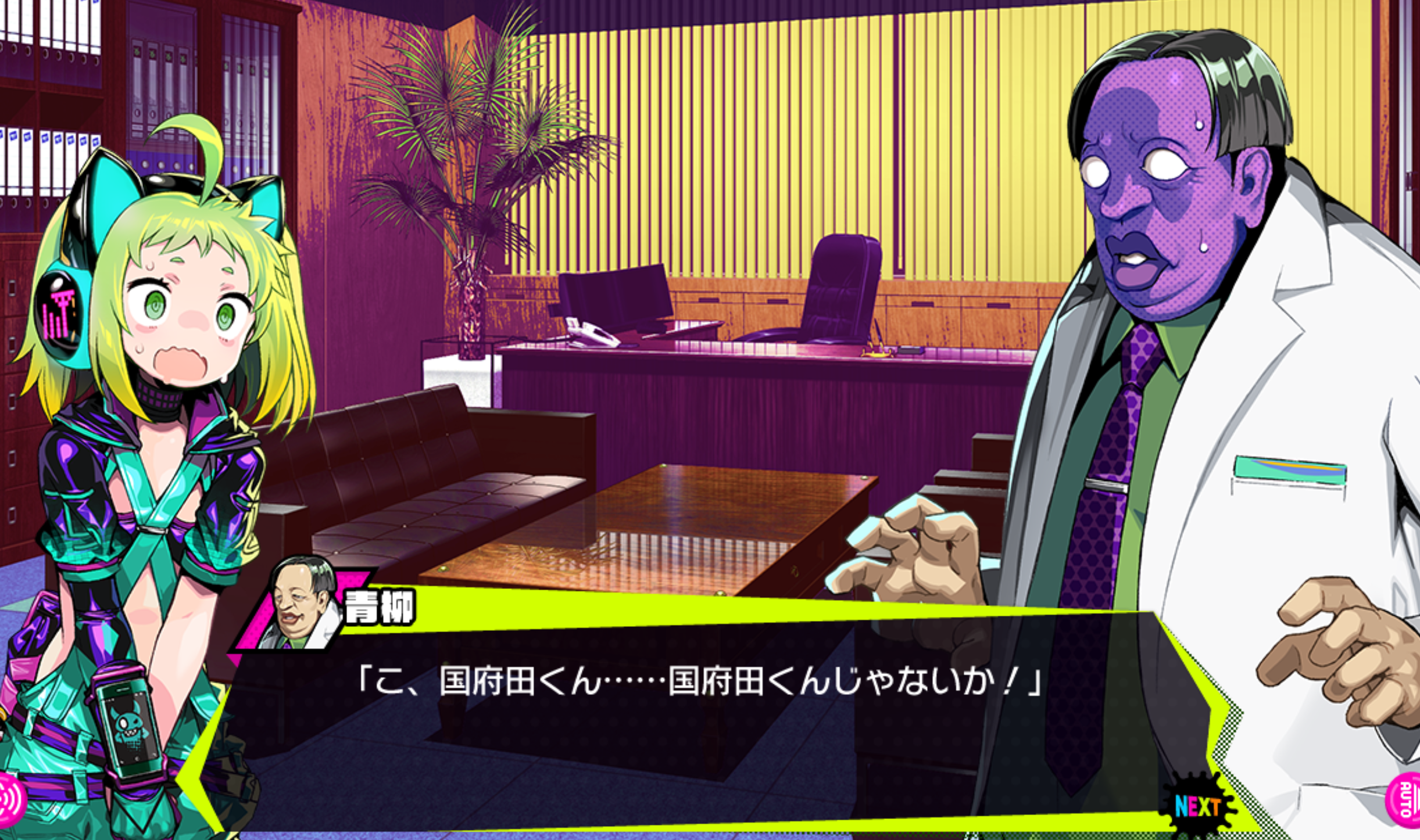Viewport: 1420px width, 840px height.
Task: Advance dialogue with the NEXT splat button
Action: (x=1197, y=806)
